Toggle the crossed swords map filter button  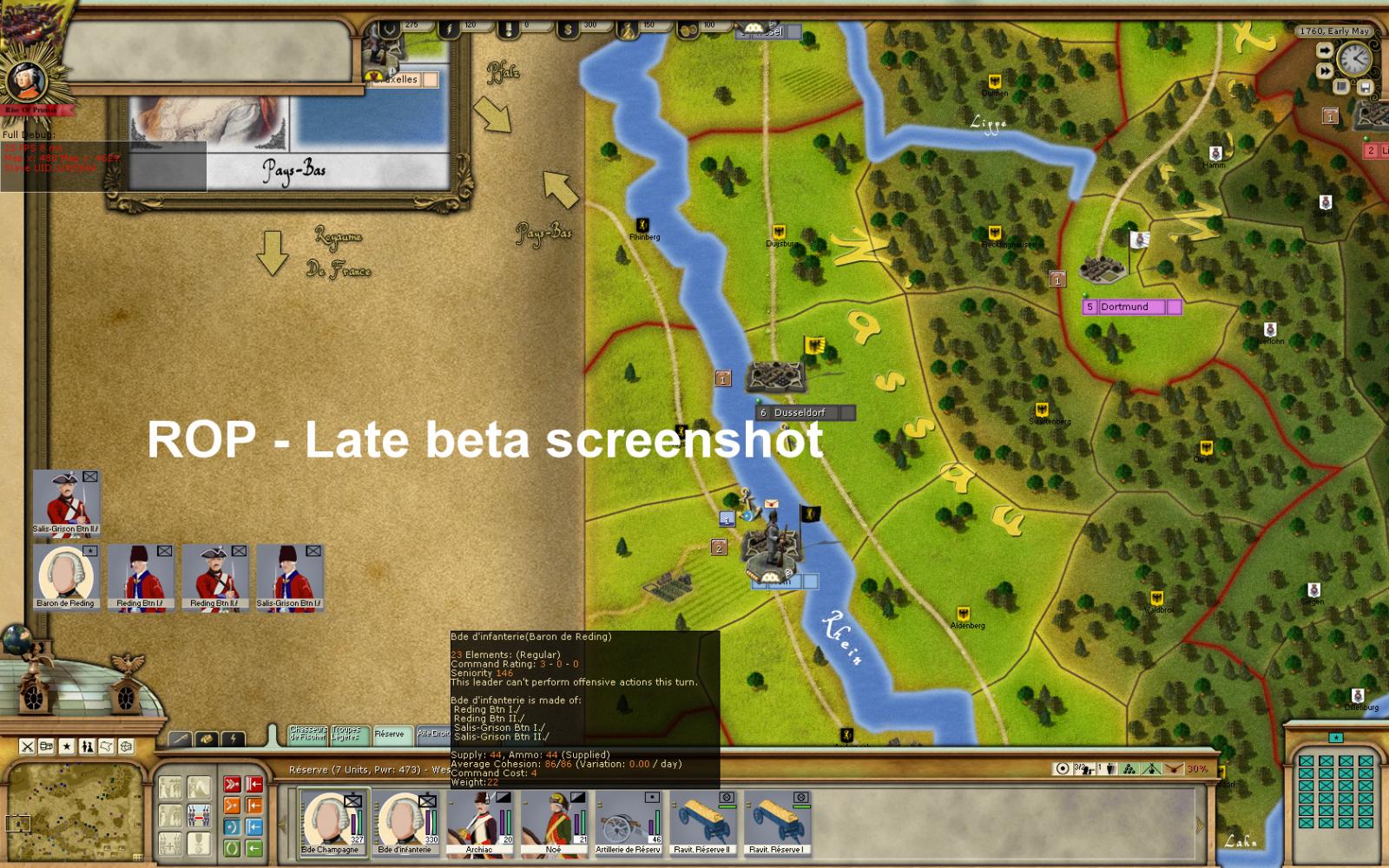[27, 746]
